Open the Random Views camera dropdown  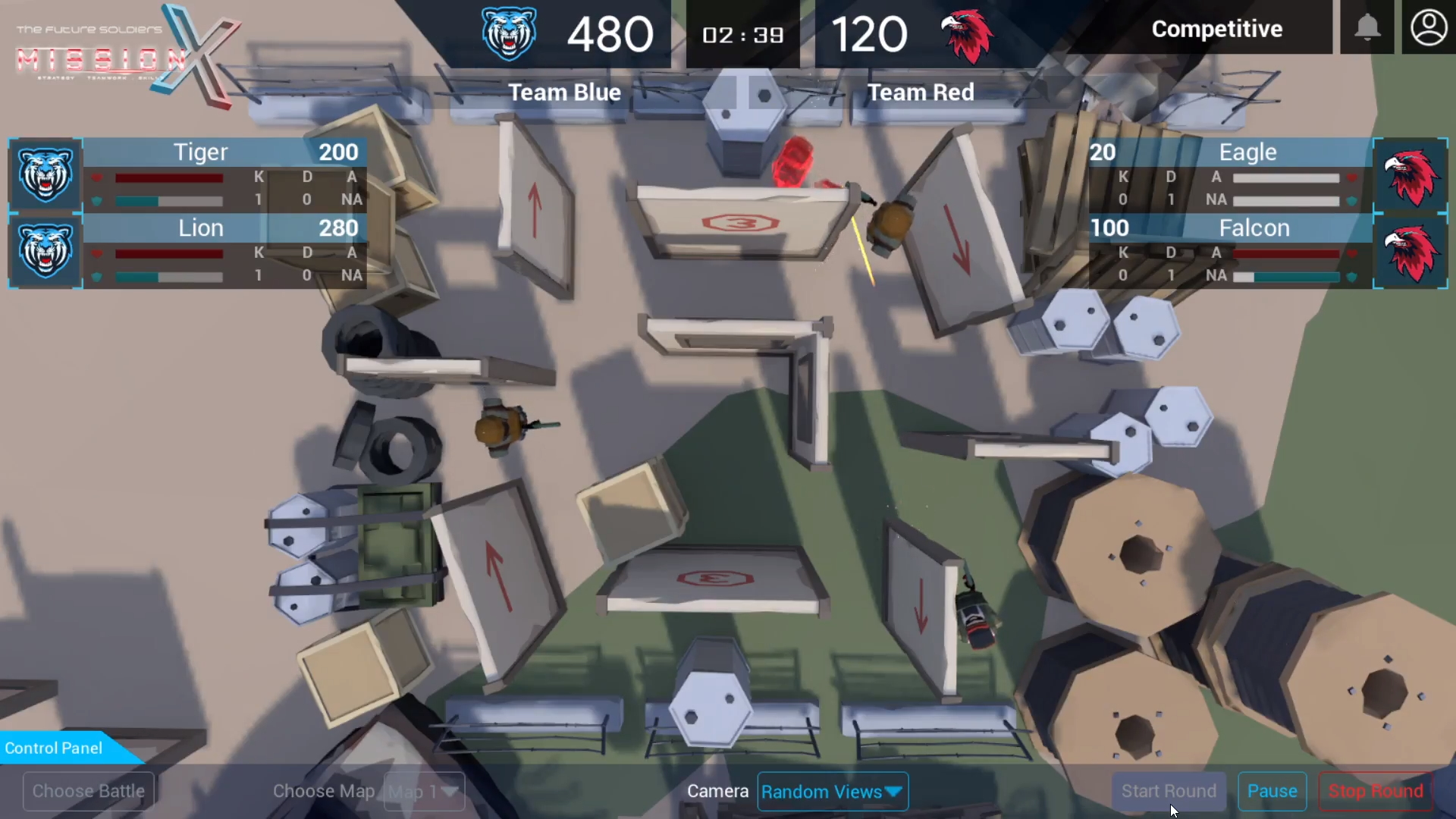(x=832, y=791)
